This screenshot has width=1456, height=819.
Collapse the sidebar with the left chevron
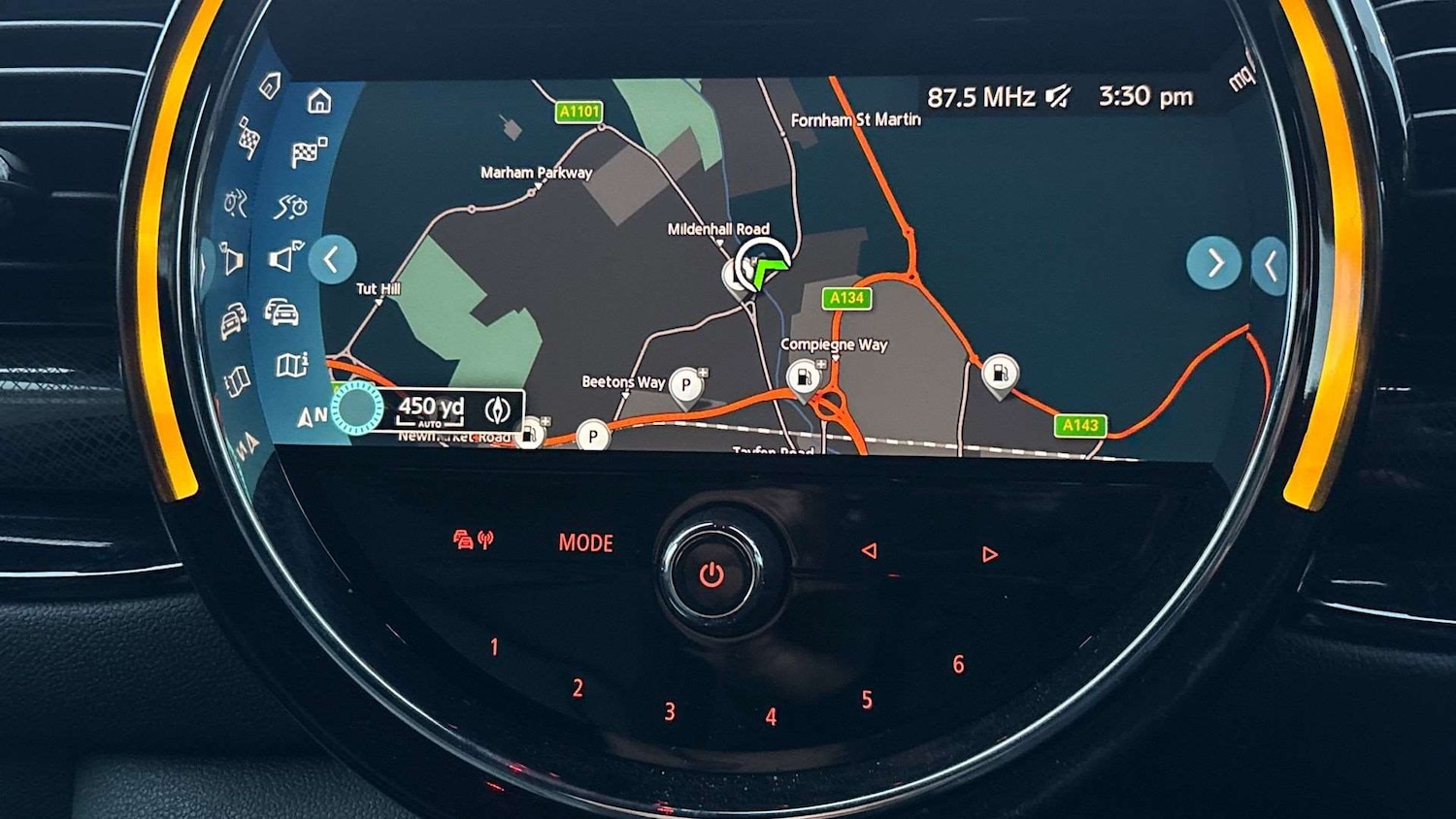(x=332, y=260)
